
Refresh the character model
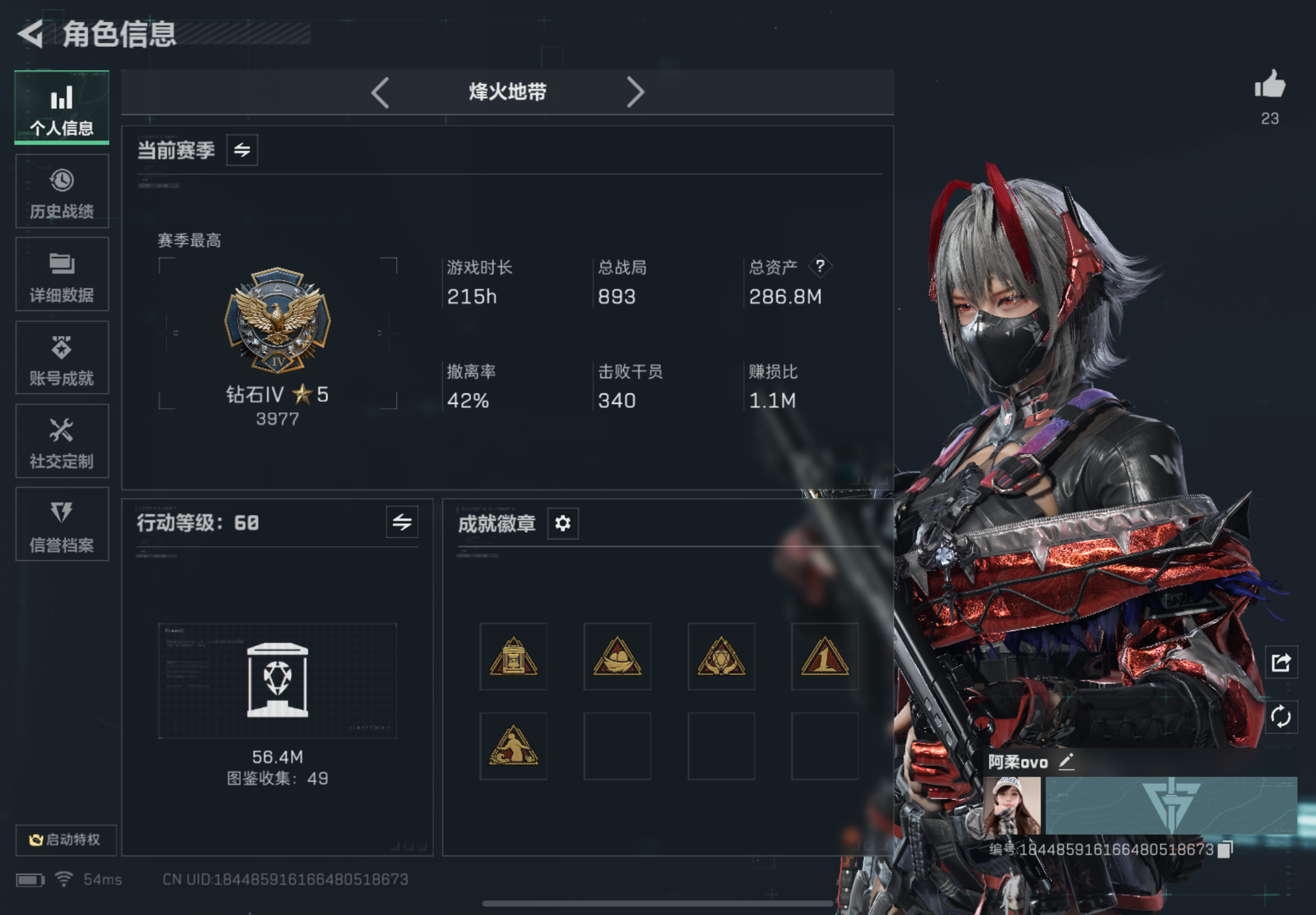click(x=1281, y=715)
